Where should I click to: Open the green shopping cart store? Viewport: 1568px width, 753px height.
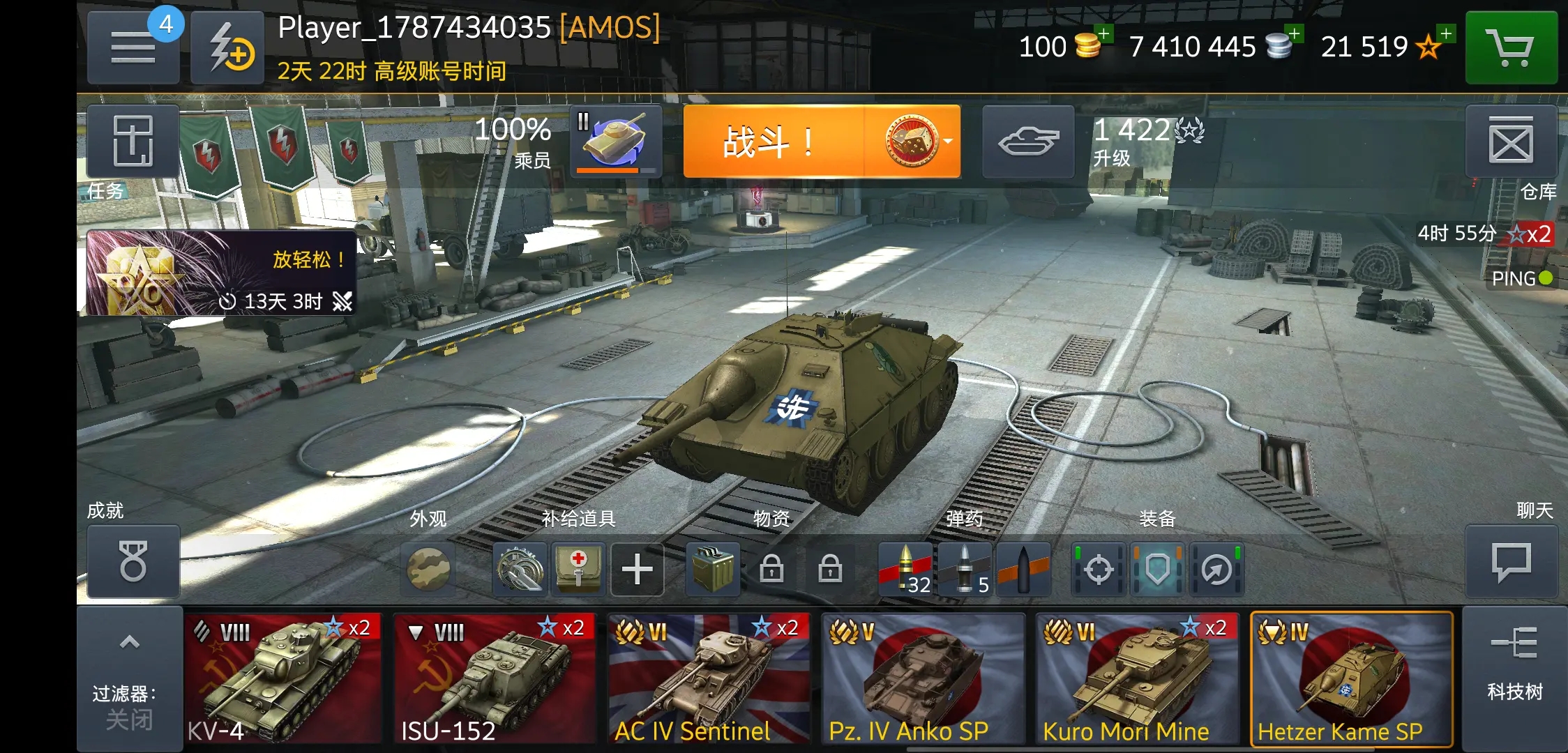pyautogui.click(x=1511, y=47)
